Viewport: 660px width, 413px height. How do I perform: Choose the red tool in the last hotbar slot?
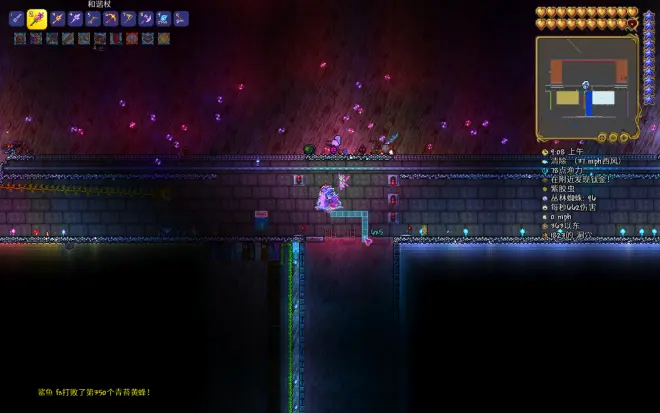pyautogui.click(x=181, y=18)
